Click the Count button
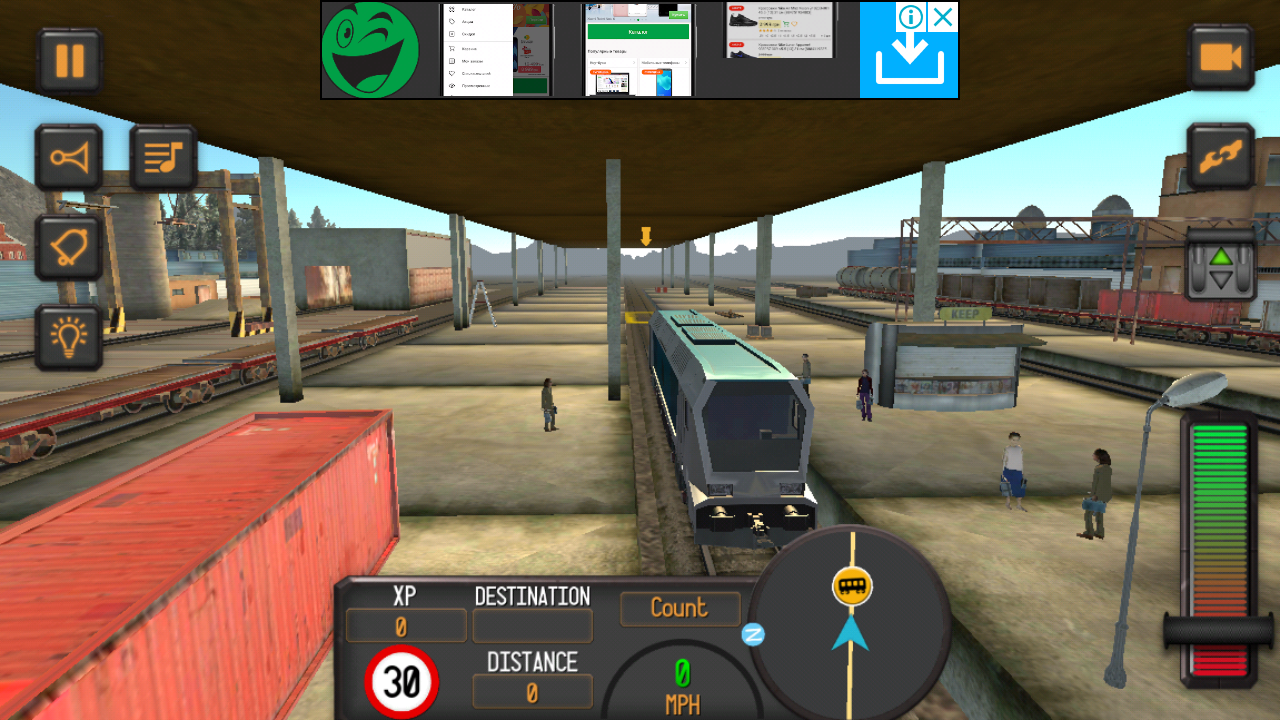Viewport: 1280px width, 720px height. (x=680, y=608)
